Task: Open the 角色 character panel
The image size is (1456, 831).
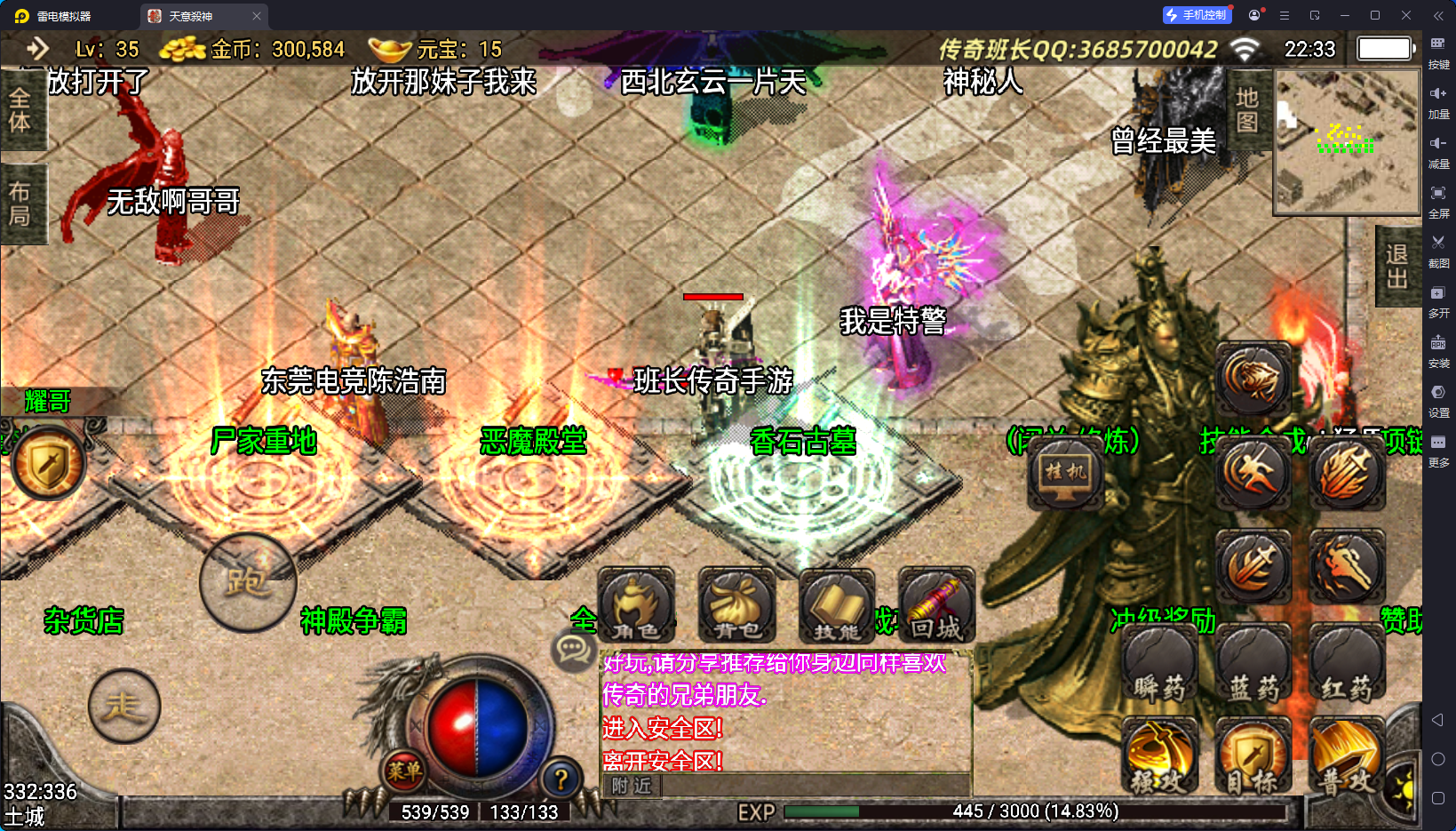Action: [636, 606]
